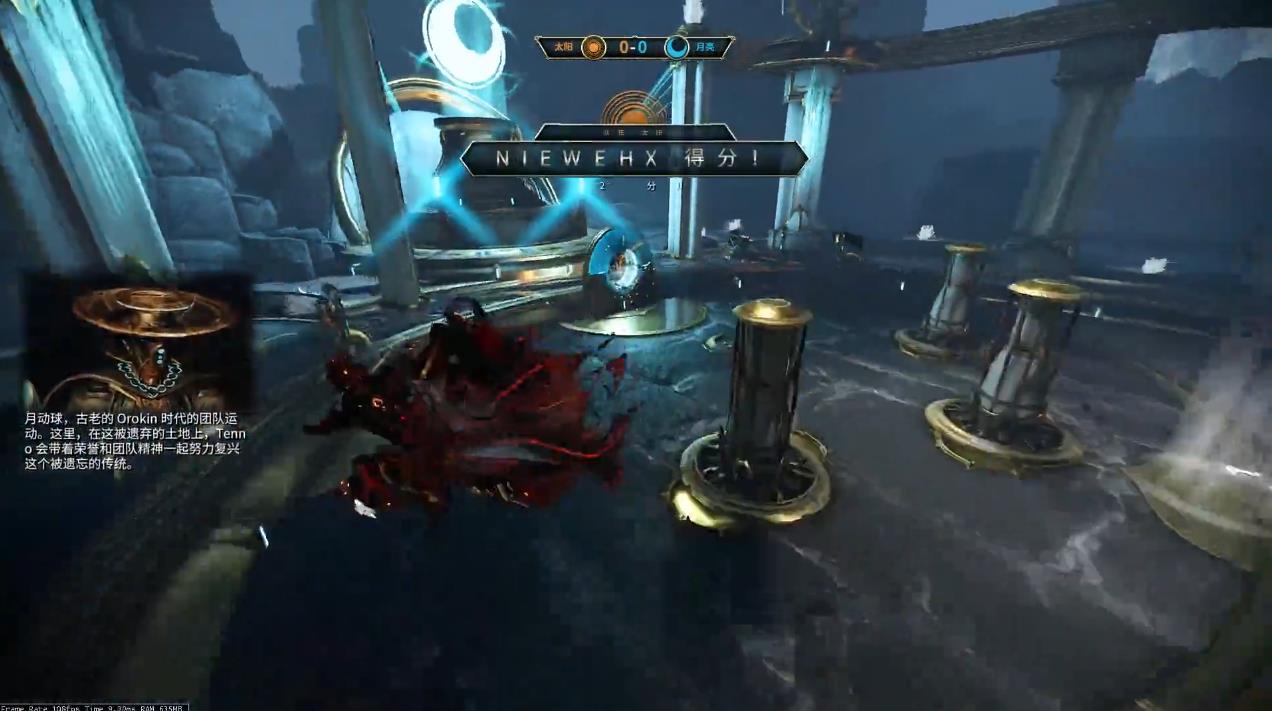Click the orange Sun team emblem
Screen dimensions: 1272x711
coord(594,47)
